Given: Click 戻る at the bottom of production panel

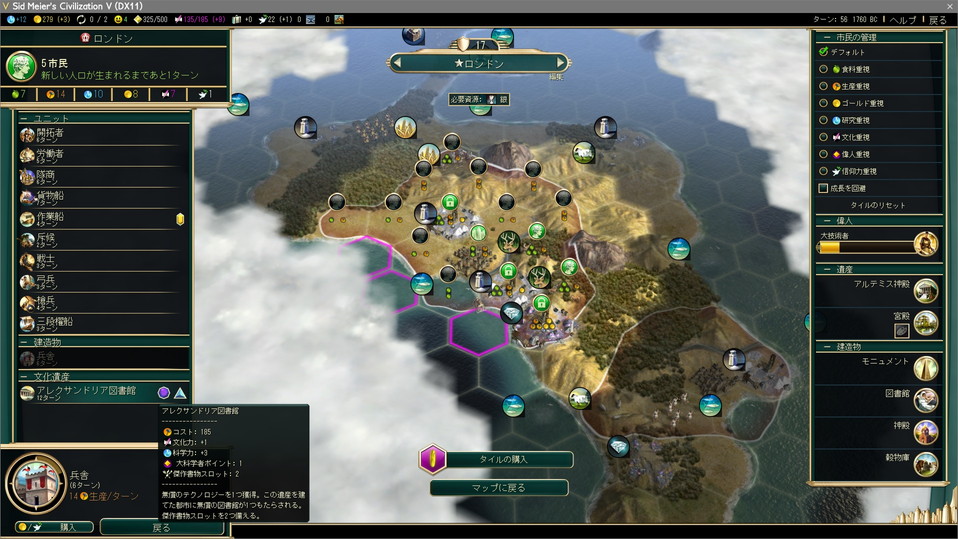Looking at the screenshot, I should (x=161, y=527).
